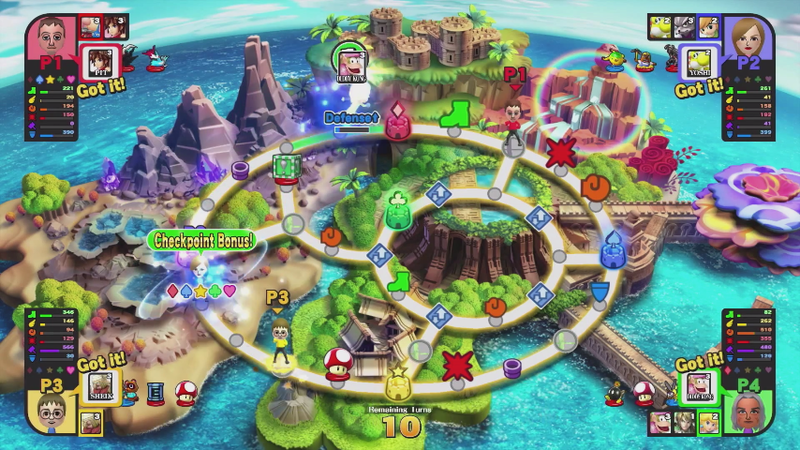Select the yellow star checkpoint space
800x450 pixels.
point(398,385)
